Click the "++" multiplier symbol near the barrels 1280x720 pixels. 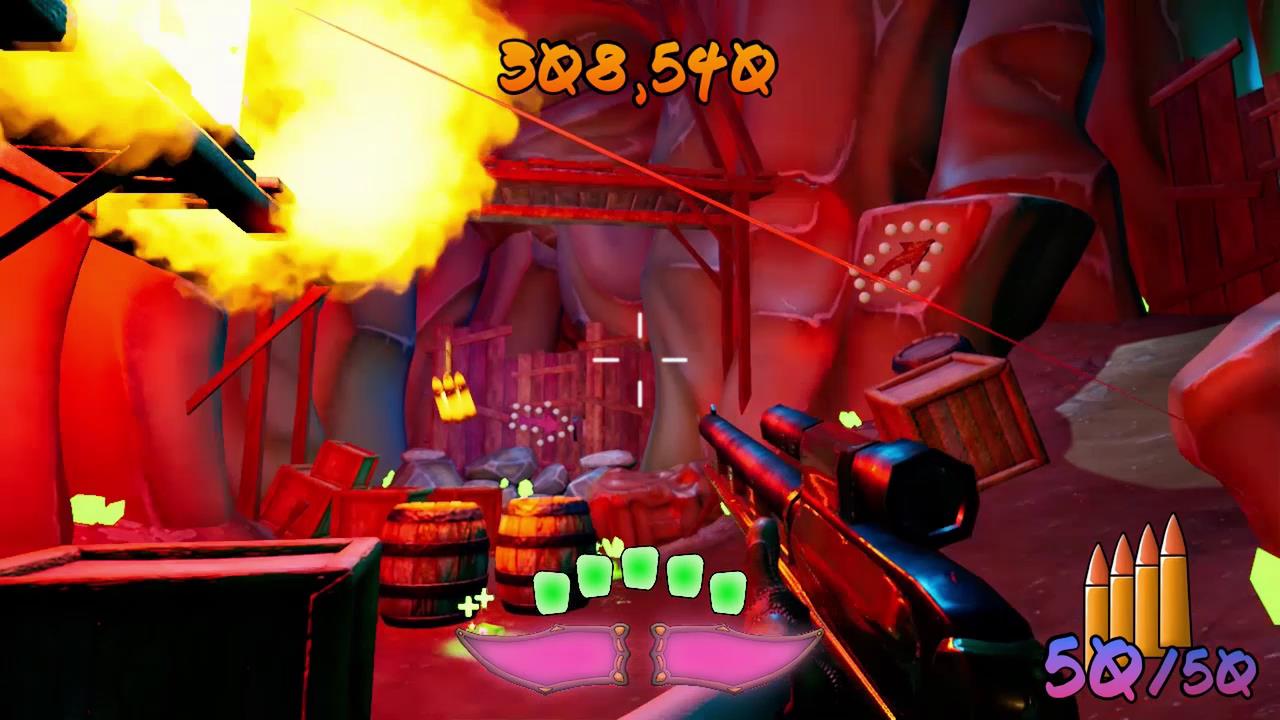(x=478, y=602)
